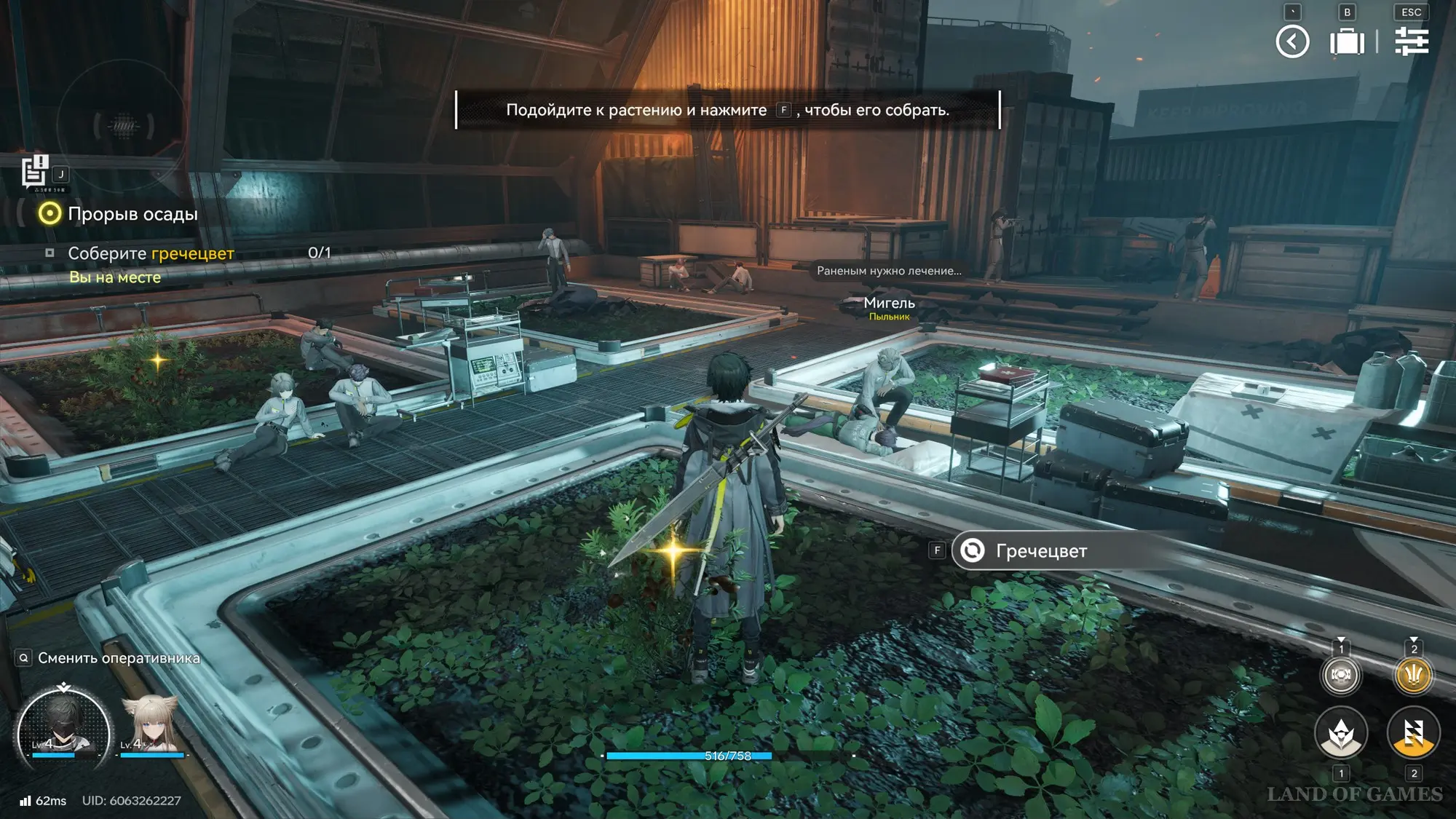The width and height of the screenshot is (1456, 819).
Task: Activate the grey hexagon combo skill
Action: click(1340, 675)
